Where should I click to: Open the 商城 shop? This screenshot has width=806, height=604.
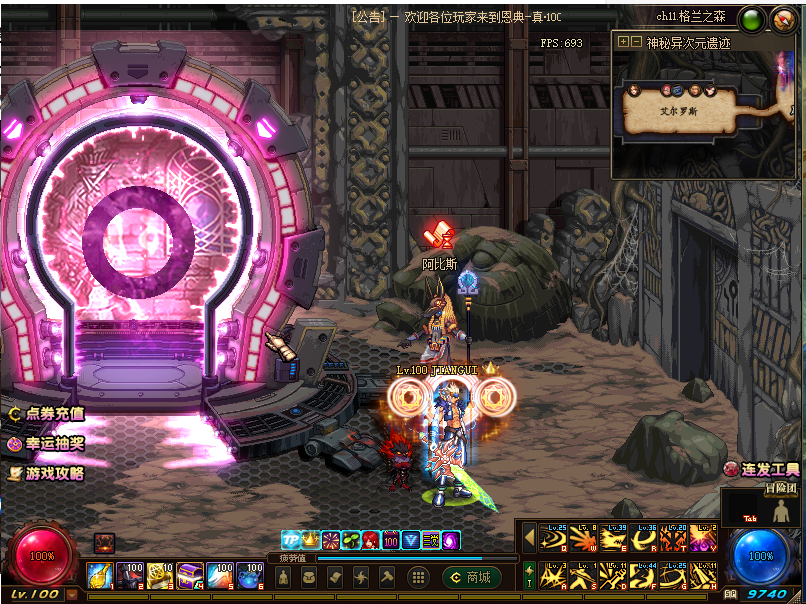click(x=469, y=577)
